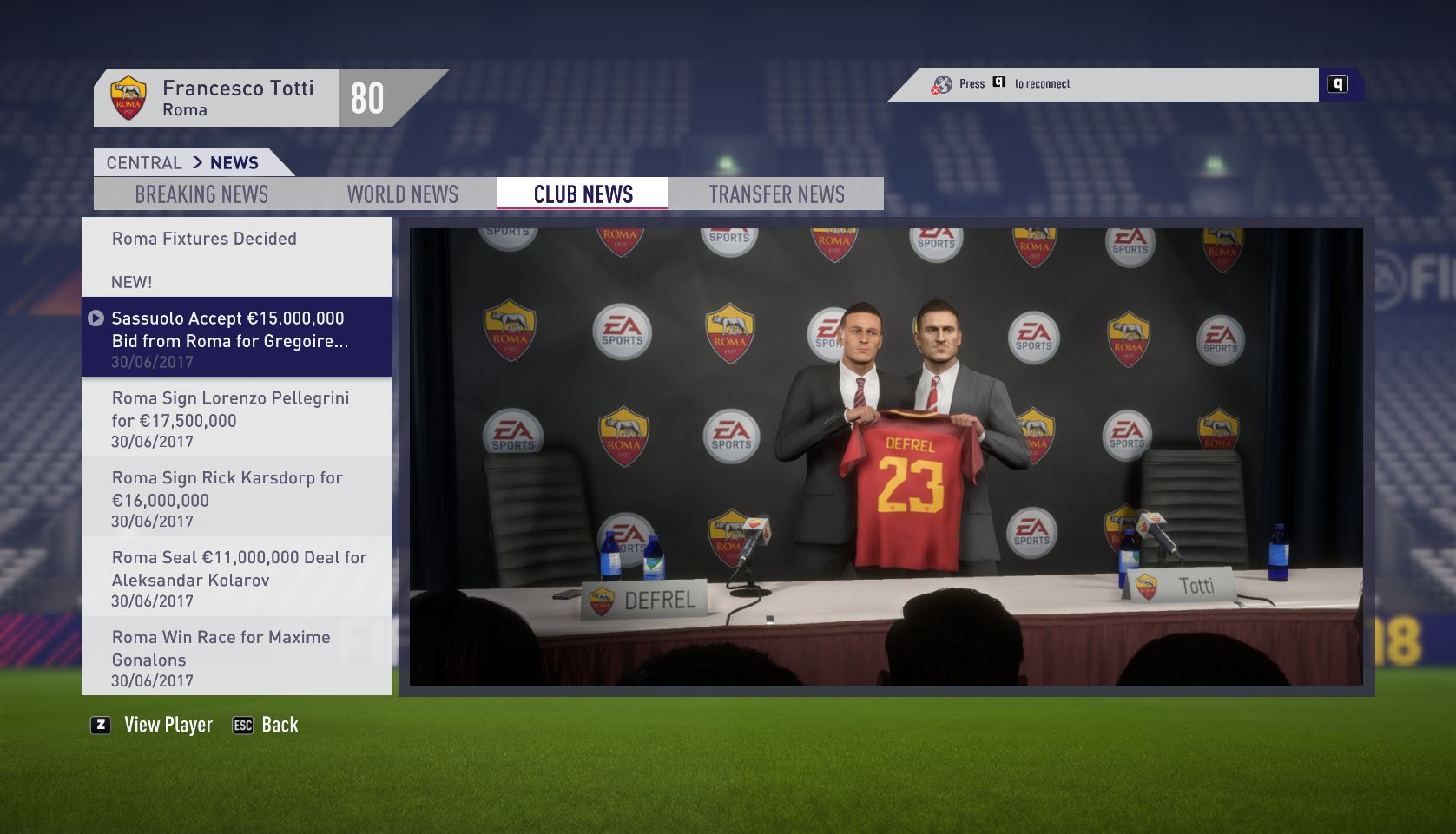
Task: Go back using the Back button
Action: tap(266, 725)
